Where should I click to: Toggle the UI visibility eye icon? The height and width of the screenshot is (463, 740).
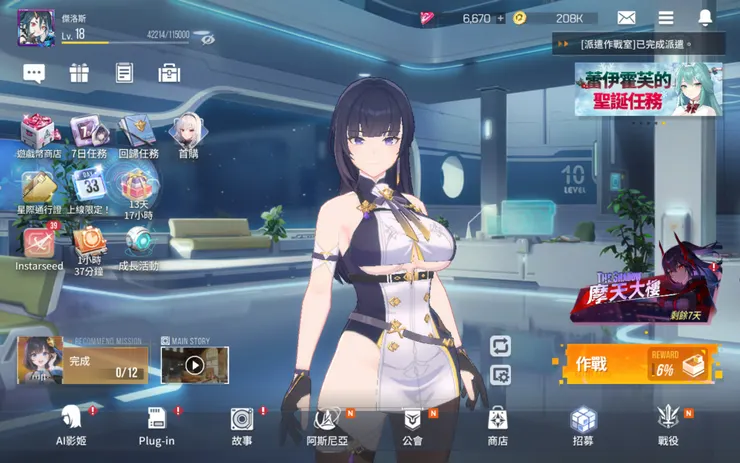point(208,38)
